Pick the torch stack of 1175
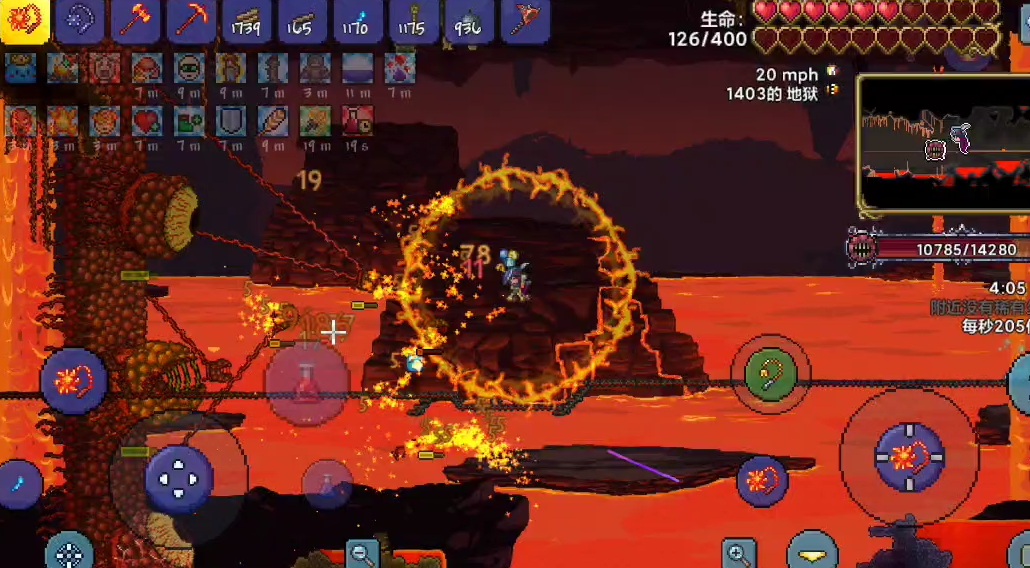This screenshot has width=1030, height=568. pyautogui.click(x=412, y=21)
